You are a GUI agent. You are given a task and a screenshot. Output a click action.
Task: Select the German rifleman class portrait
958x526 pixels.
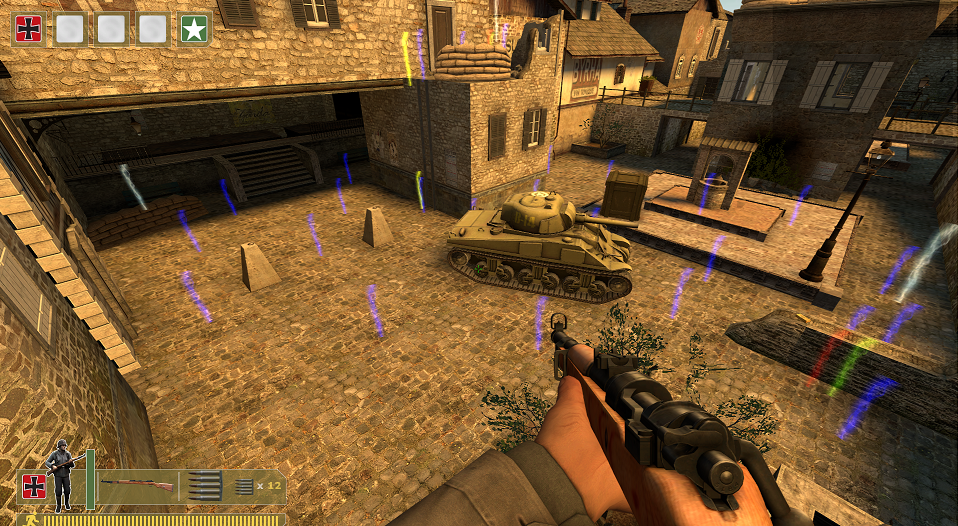pyautogui.click(x=63, y=474)
